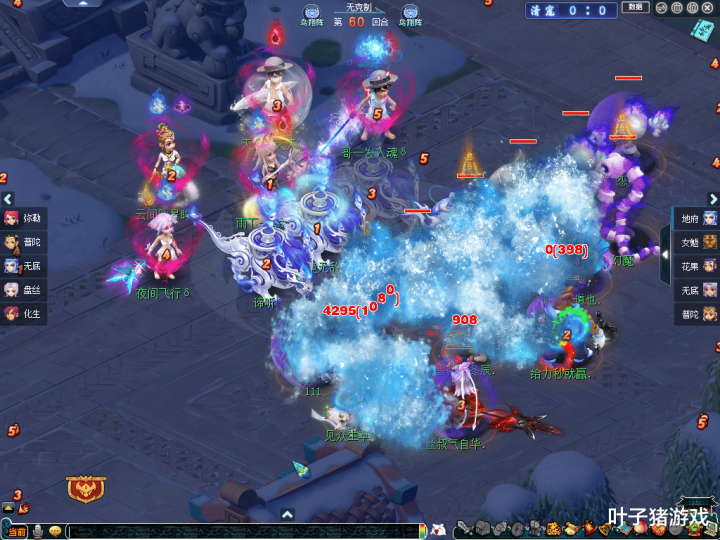Select 花果 in the right team list
This screenshot has height=540, width=720.
pos(697,266)
